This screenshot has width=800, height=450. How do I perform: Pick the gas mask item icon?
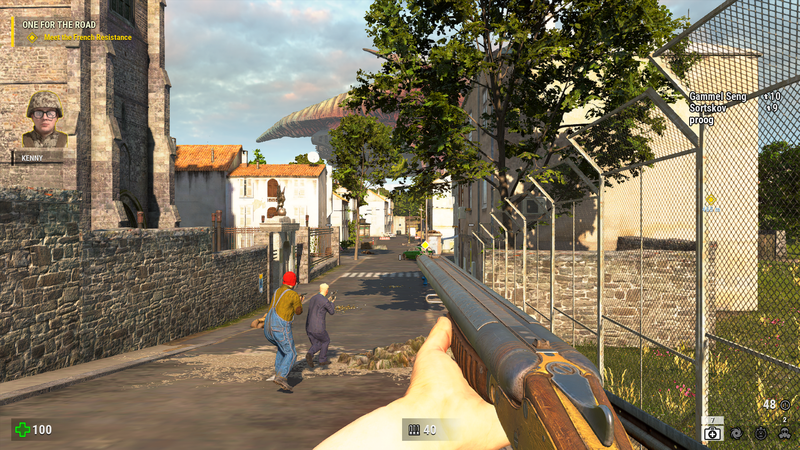tap(785, 433)
